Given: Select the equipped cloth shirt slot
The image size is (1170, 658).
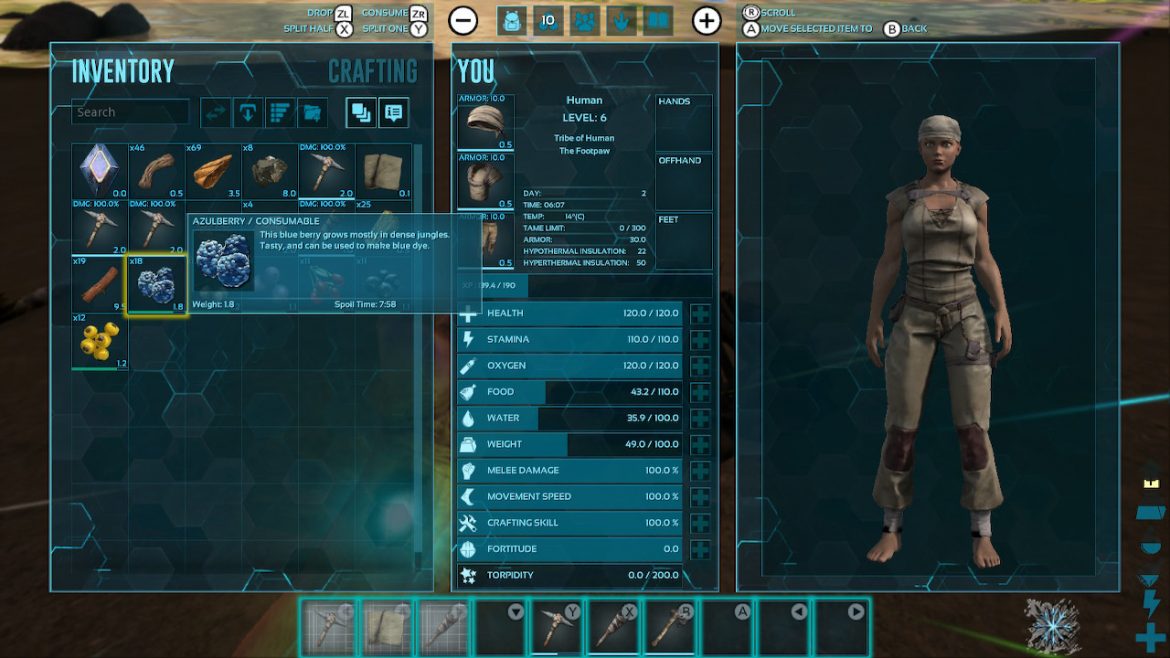Looking at the screenshot, I should pos(485,182).
